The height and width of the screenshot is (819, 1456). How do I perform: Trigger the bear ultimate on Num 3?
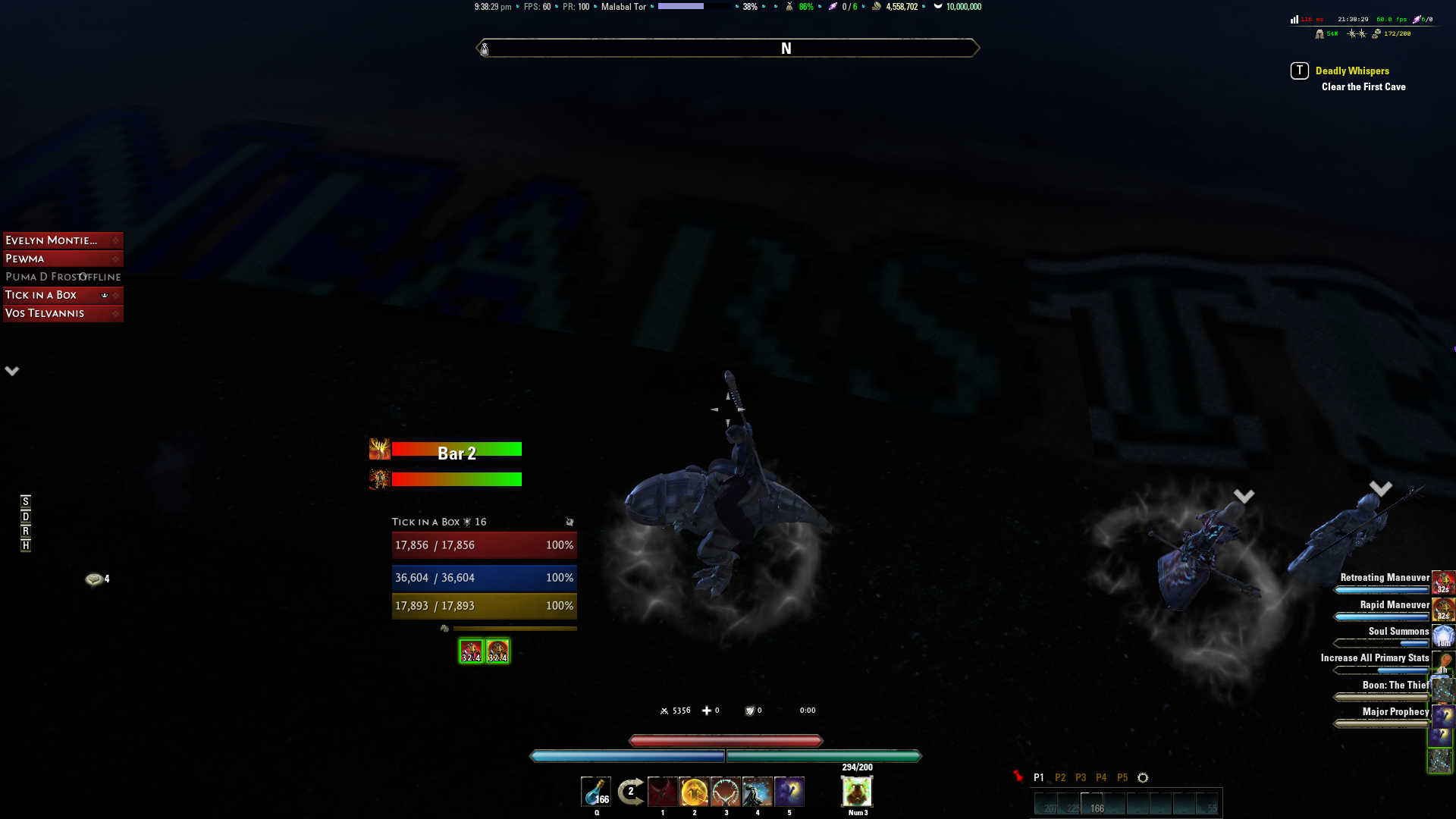pyautogui.click(x=855, y=792)
